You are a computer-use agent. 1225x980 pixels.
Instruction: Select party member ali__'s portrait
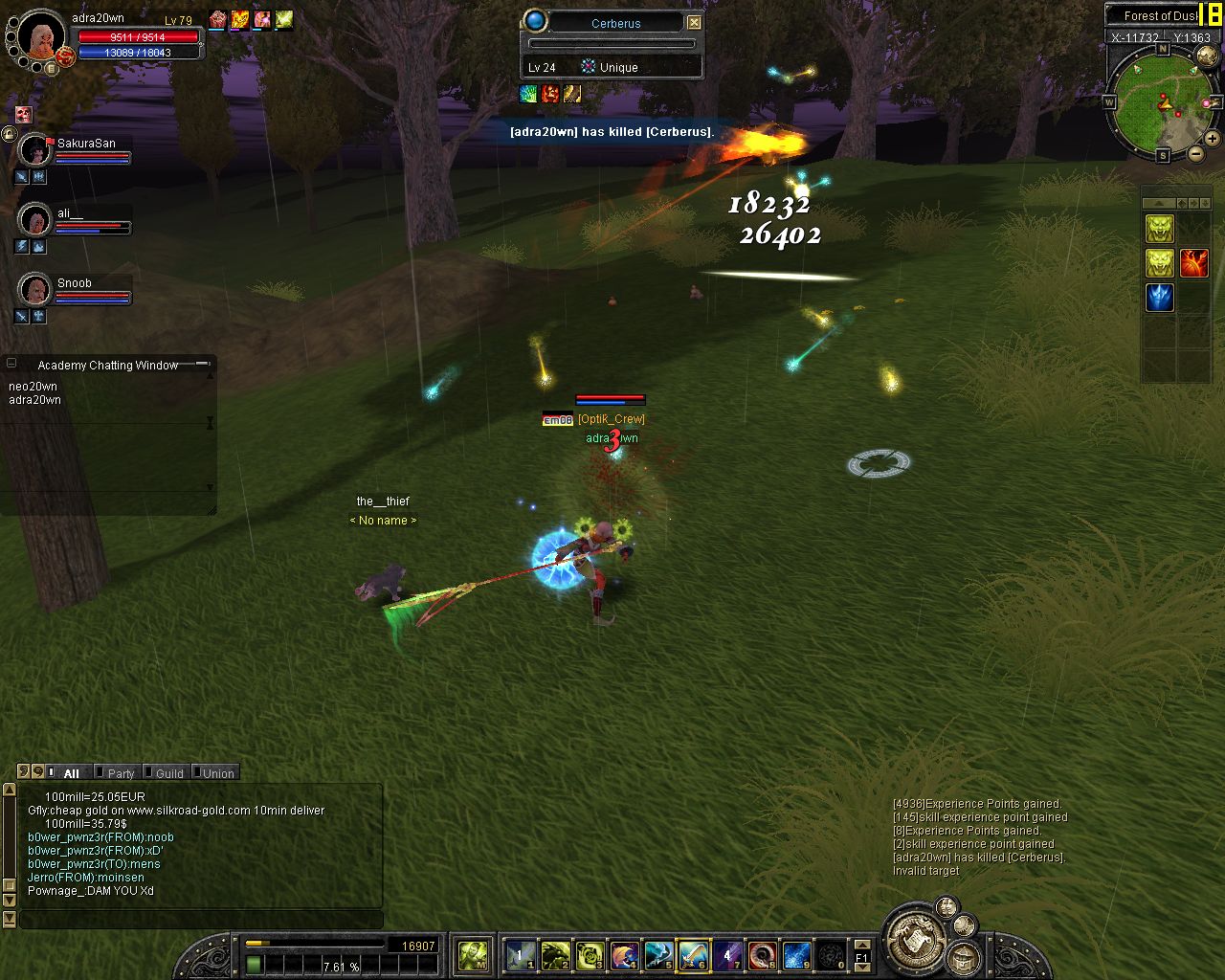[x=34, y=221]
